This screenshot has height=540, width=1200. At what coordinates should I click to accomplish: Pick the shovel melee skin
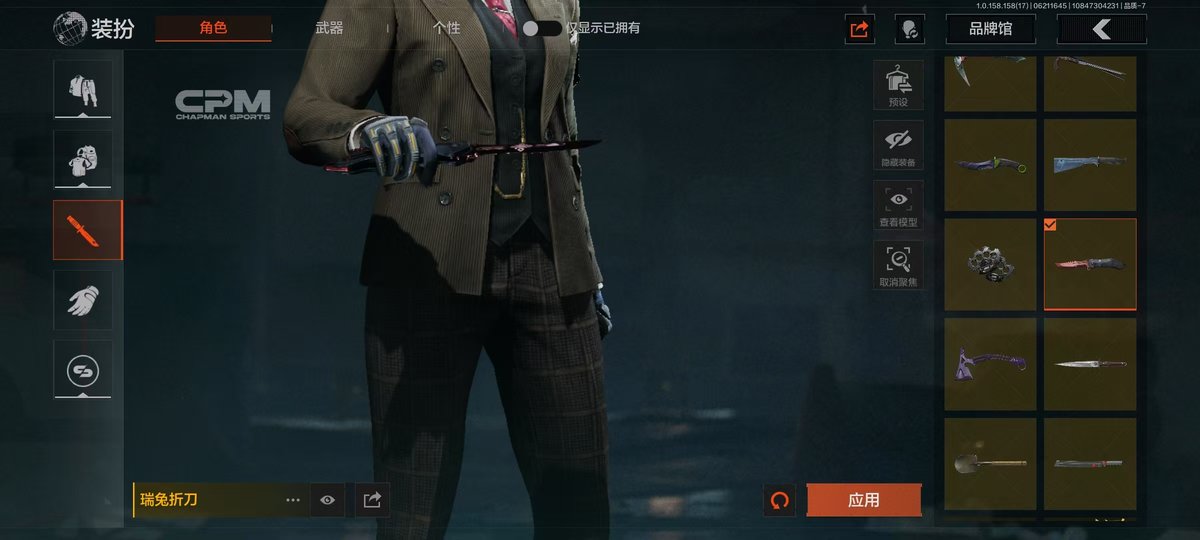(990, 464)
